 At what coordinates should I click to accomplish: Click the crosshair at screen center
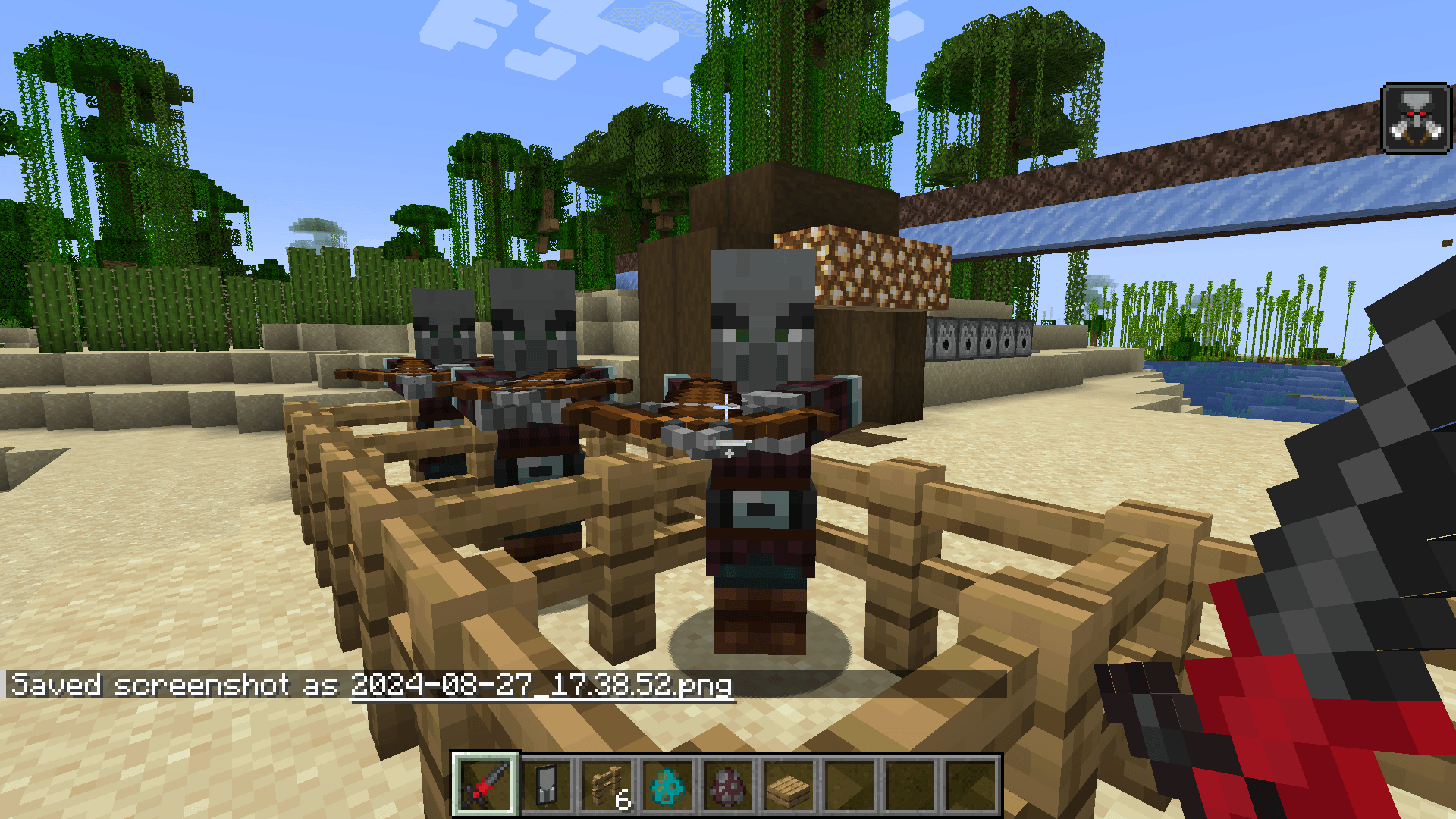(x=726, y=409)
